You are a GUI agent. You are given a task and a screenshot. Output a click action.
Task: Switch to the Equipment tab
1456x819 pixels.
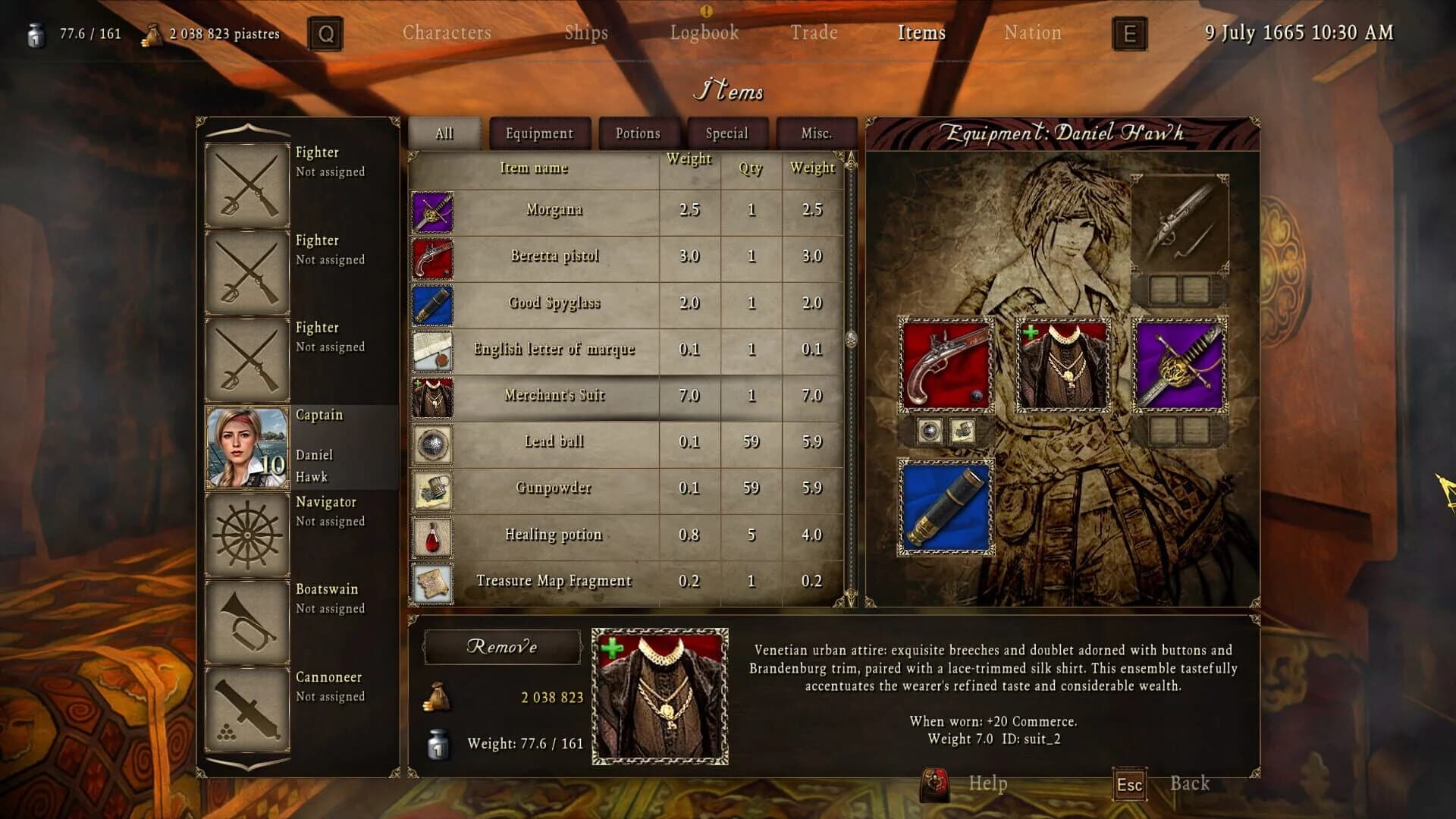click(540, 133)
